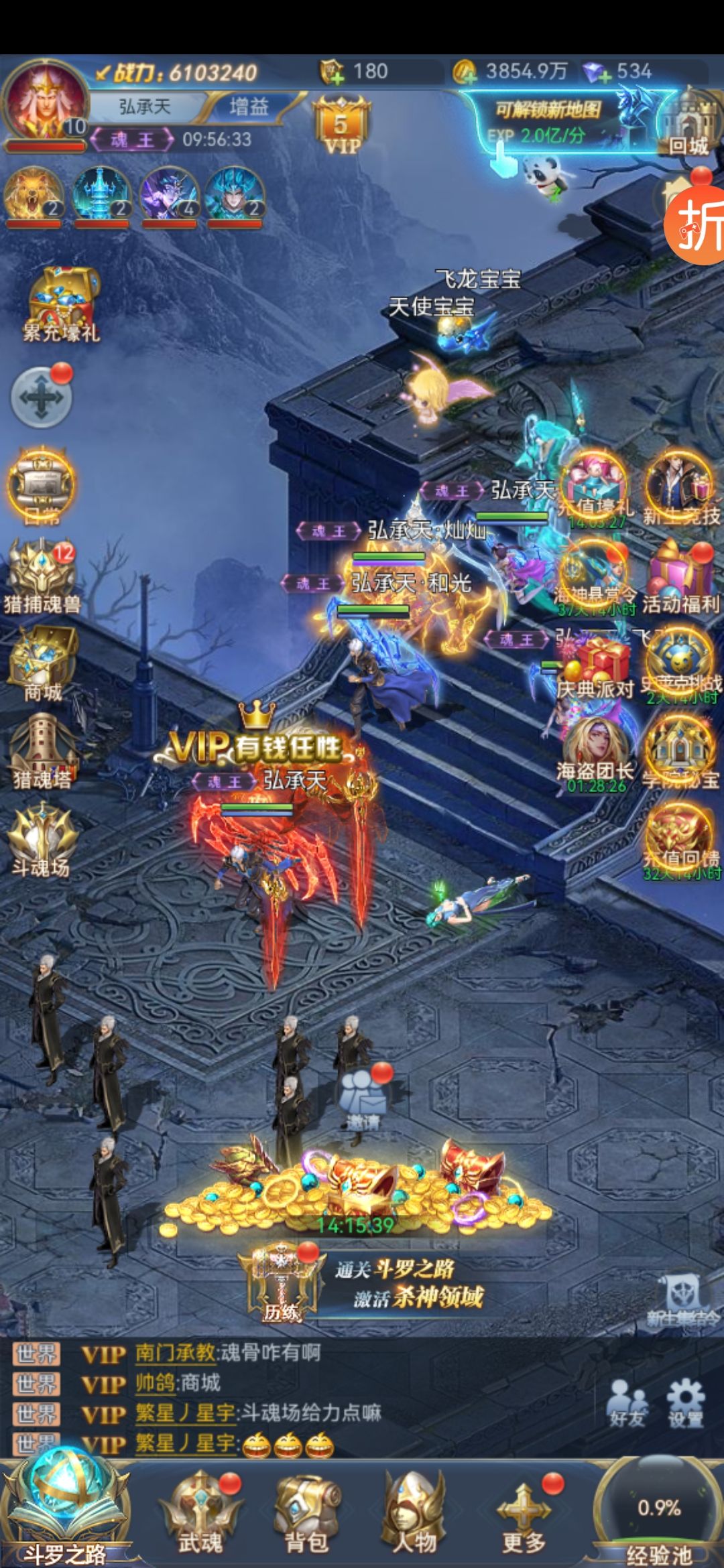This screenshot has width=724, height=1568.
Task: Open the 商城 shop
Action: 42,663
